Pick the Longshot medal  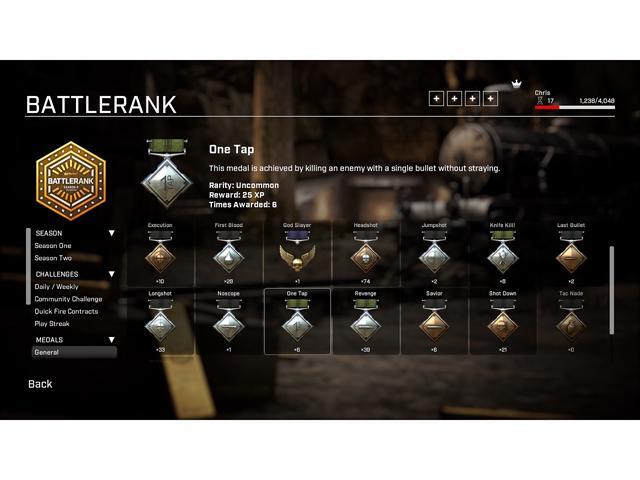(160, 324)
